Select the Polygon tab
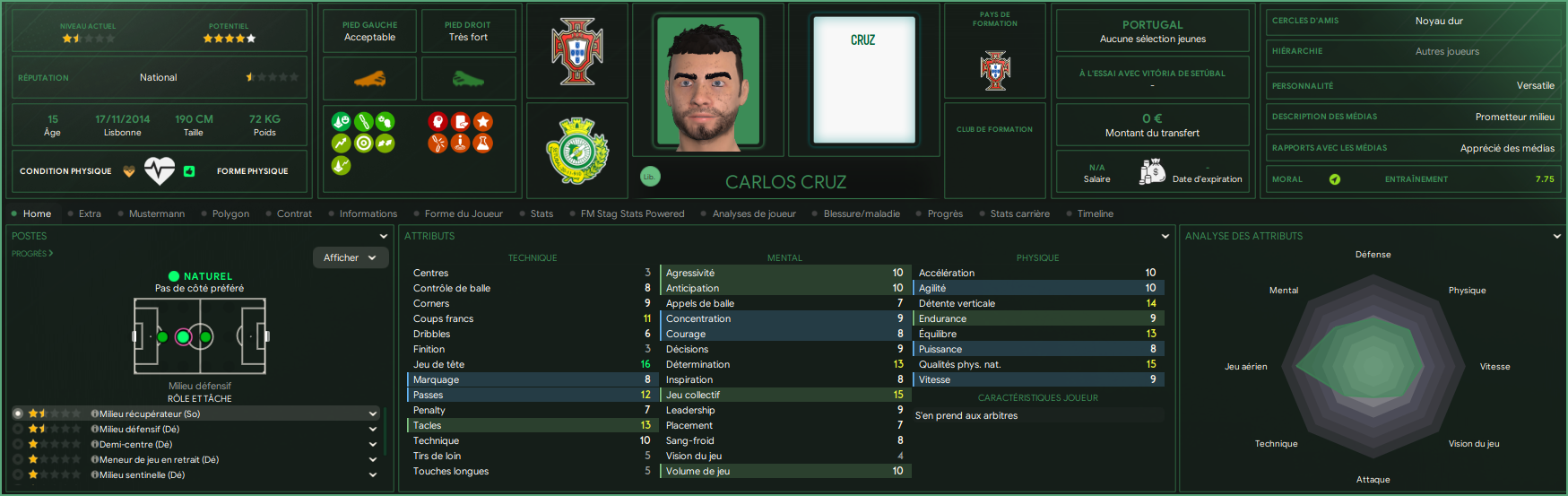The width and height of the screenshot is (1568, 496). pyautogui.click(x=230, y=213)
